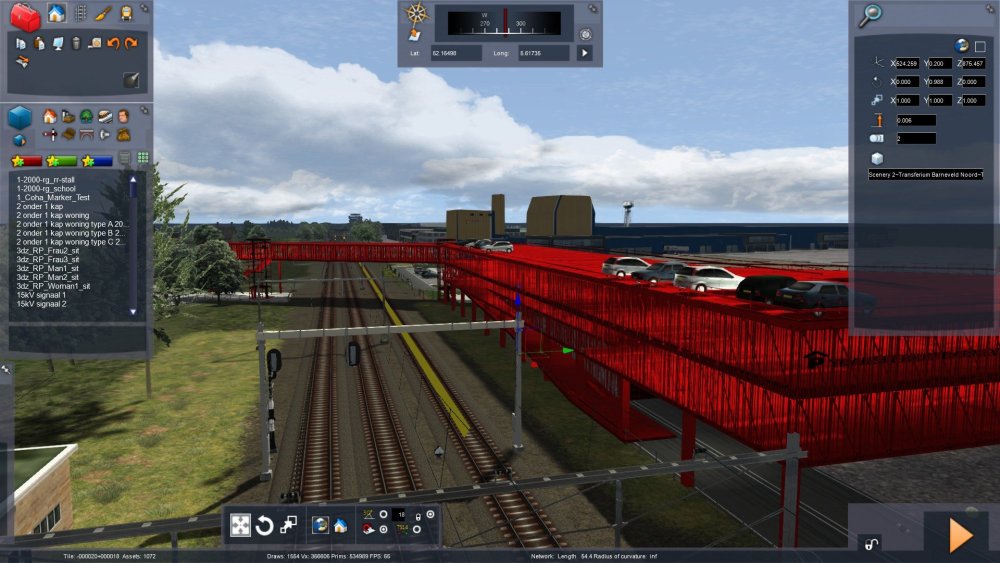1000x563 pixels.
Task: Activate the move gizmo tool
Action: (241, 525)
